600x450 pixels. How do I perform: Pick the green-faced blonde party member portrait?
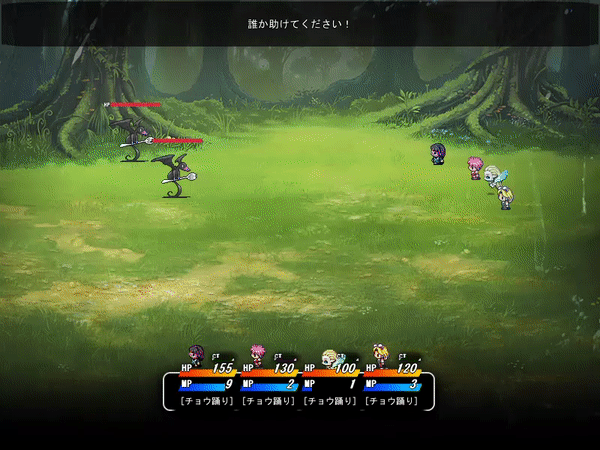click(x=332, y=356)
